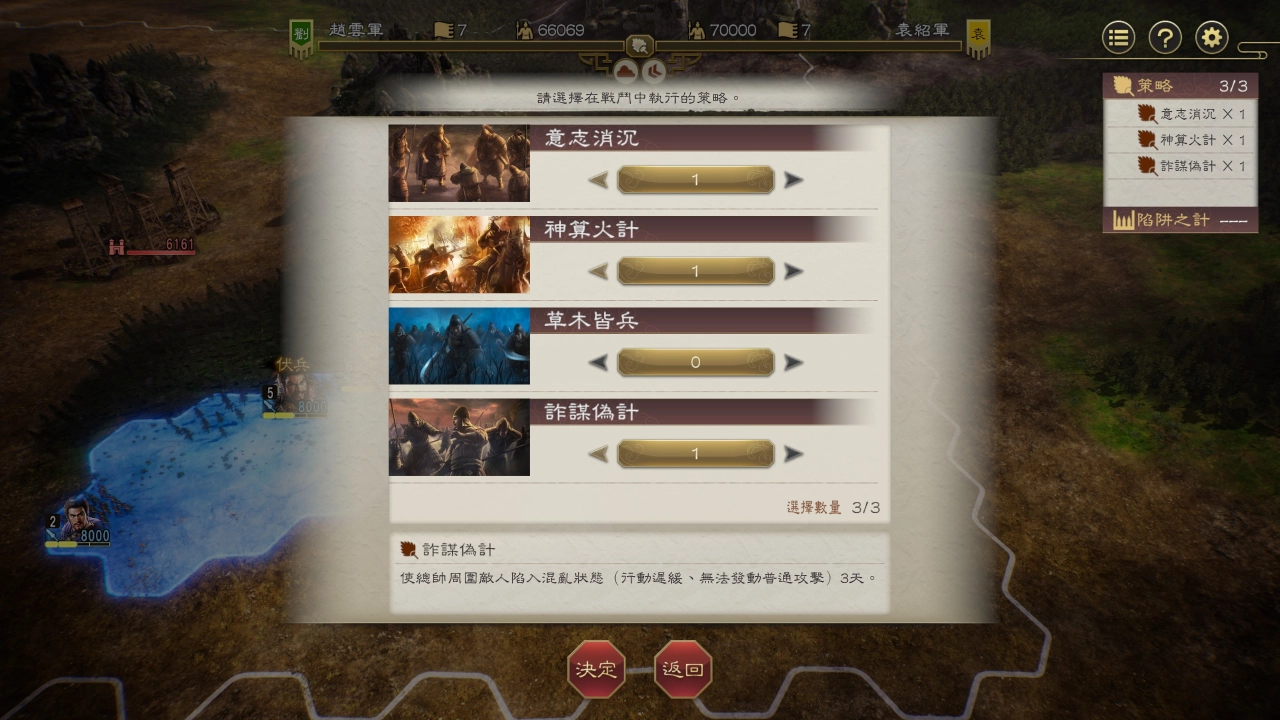Click the war fan strategy icon between army bars

click(639, 45)
